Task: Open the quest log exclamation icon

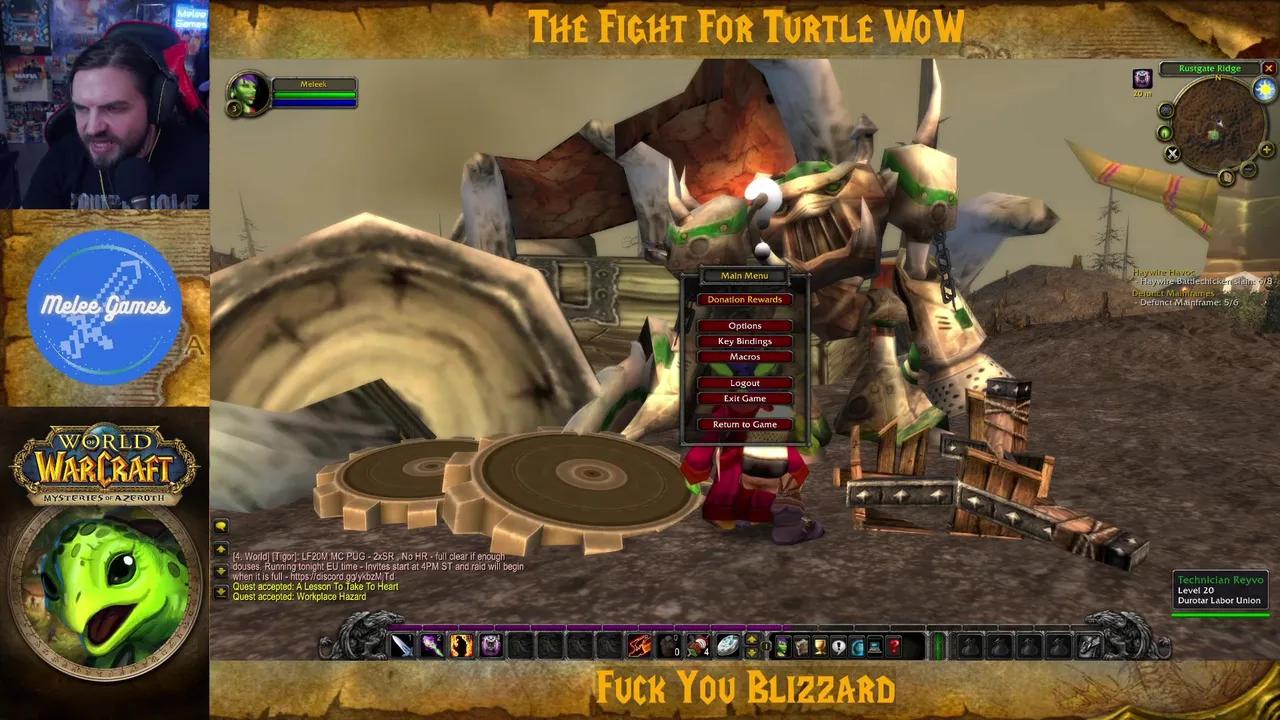Action: click(x=838, y=645)
